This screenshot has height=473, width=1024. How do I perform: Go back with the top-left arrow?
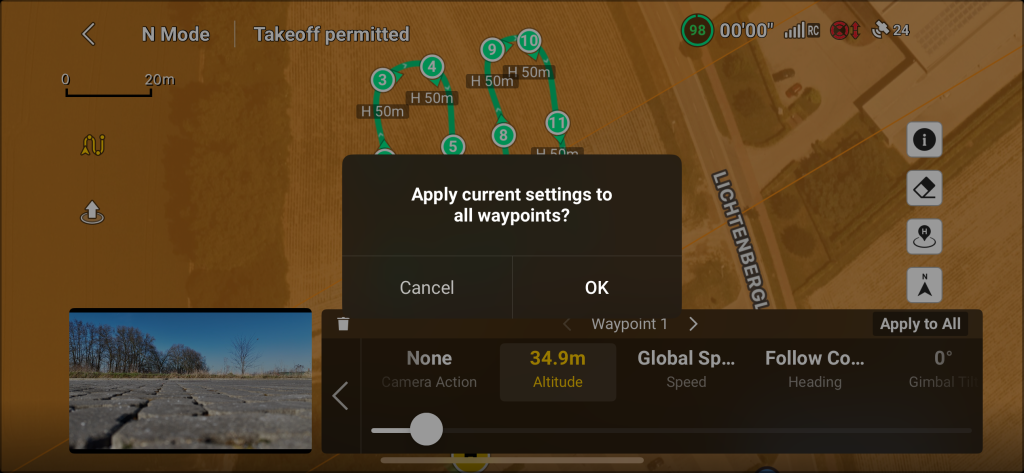click(x=88, y=34)
